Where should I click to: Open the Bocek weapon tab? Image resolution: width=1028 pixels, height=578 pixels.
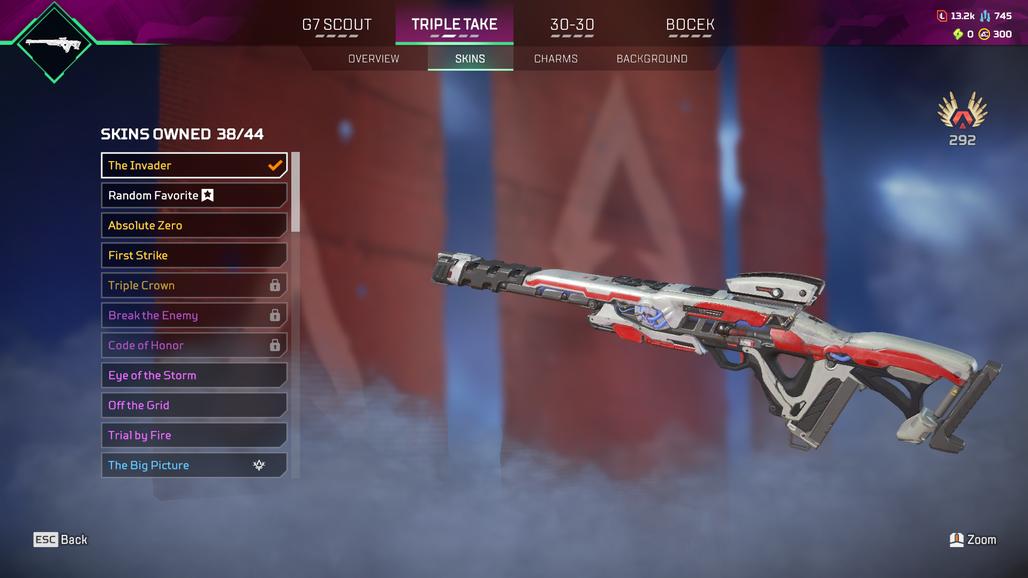(690, 25)
